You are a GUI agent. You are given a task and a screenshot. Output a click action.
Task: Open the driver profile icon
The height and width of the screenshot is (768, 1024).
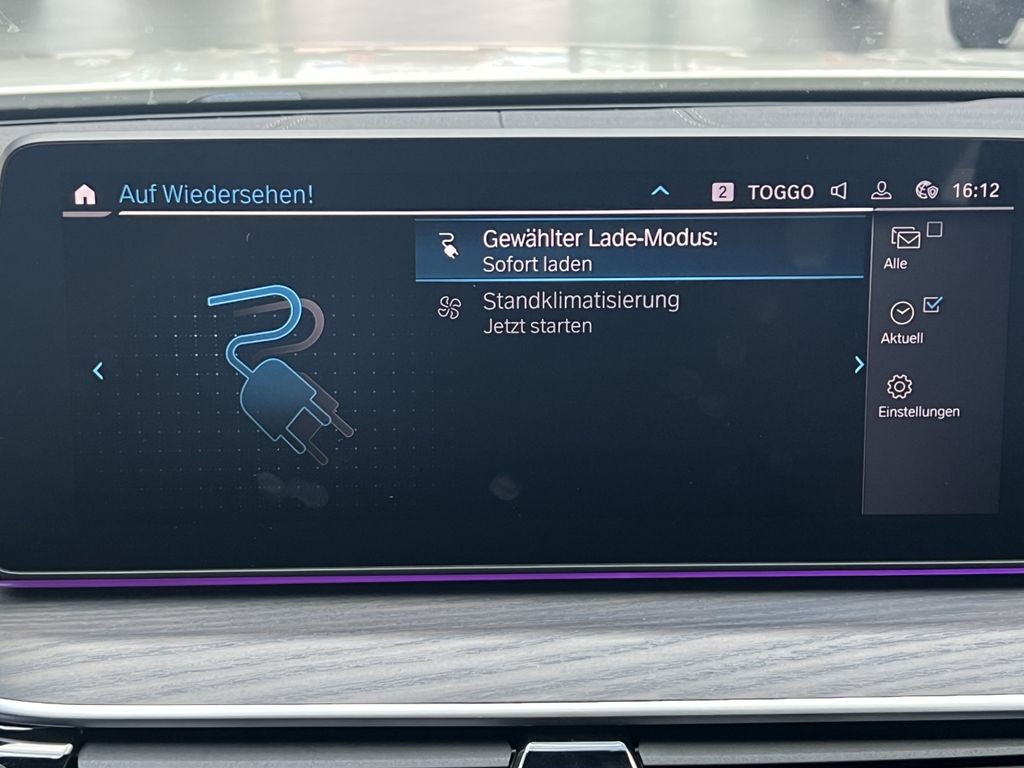pos(881,191)
